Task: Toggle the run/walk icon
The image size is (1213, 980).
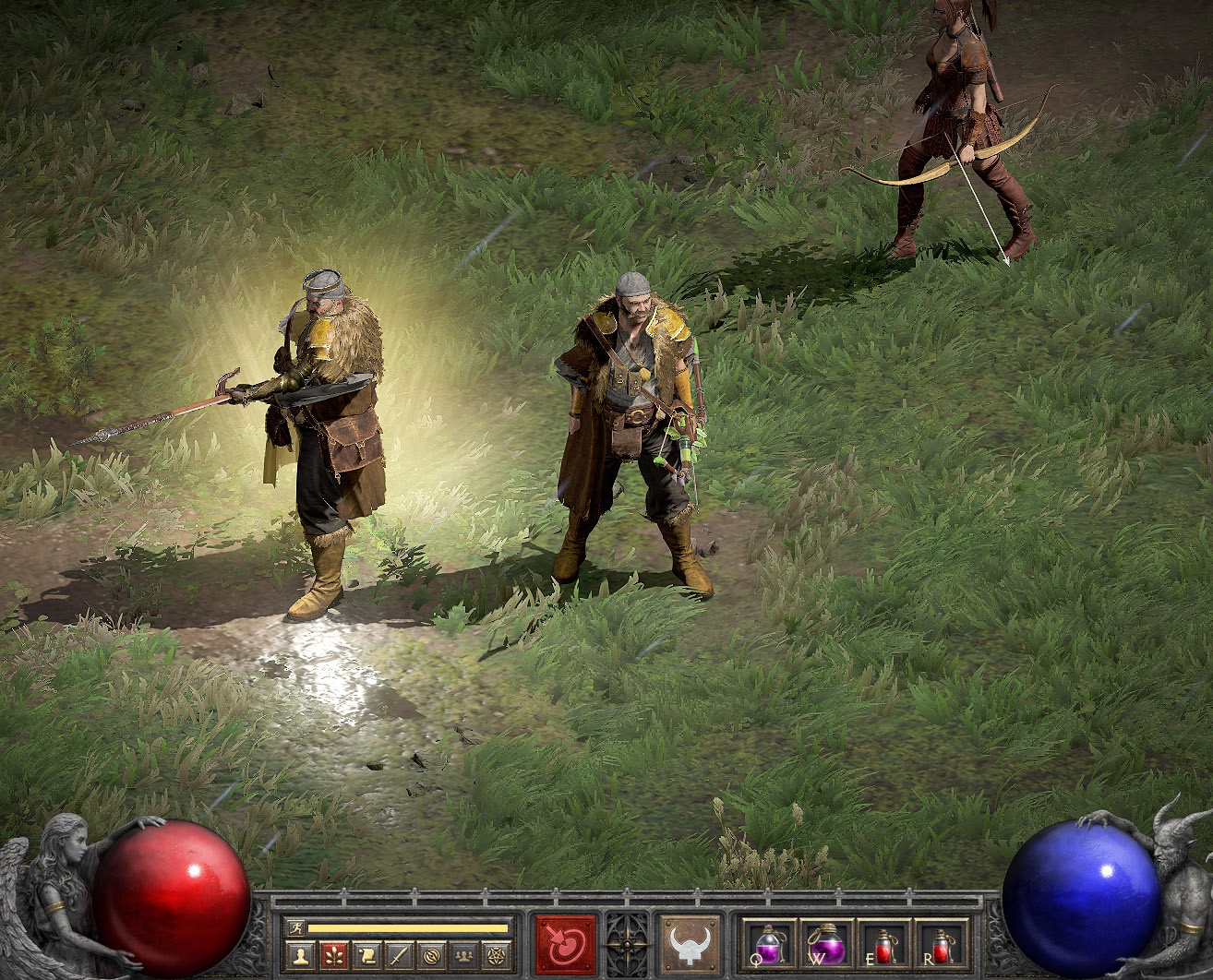Action: pyautogui.click(x=295, y=927)
